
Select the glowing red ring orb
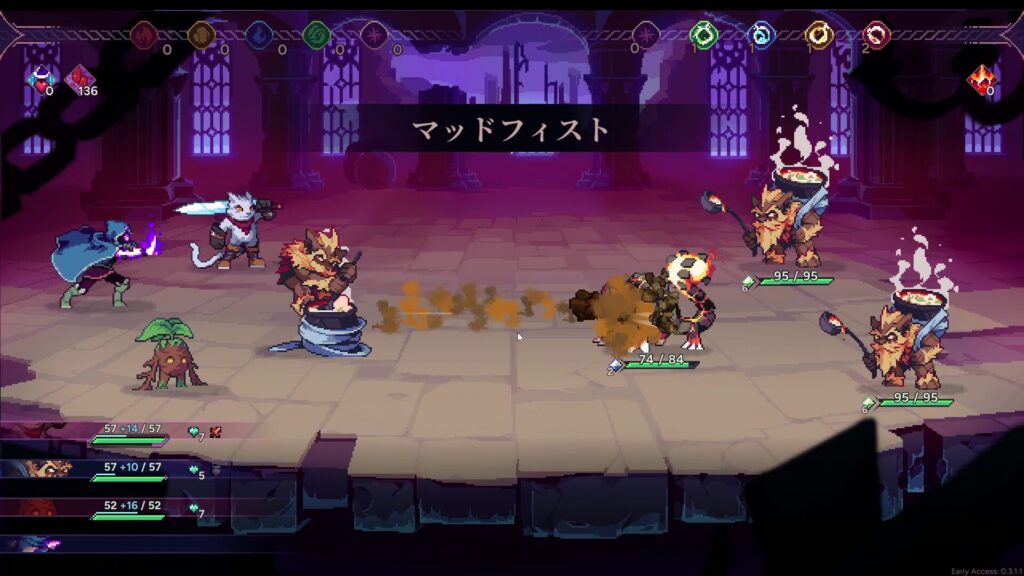coord(877,36)
